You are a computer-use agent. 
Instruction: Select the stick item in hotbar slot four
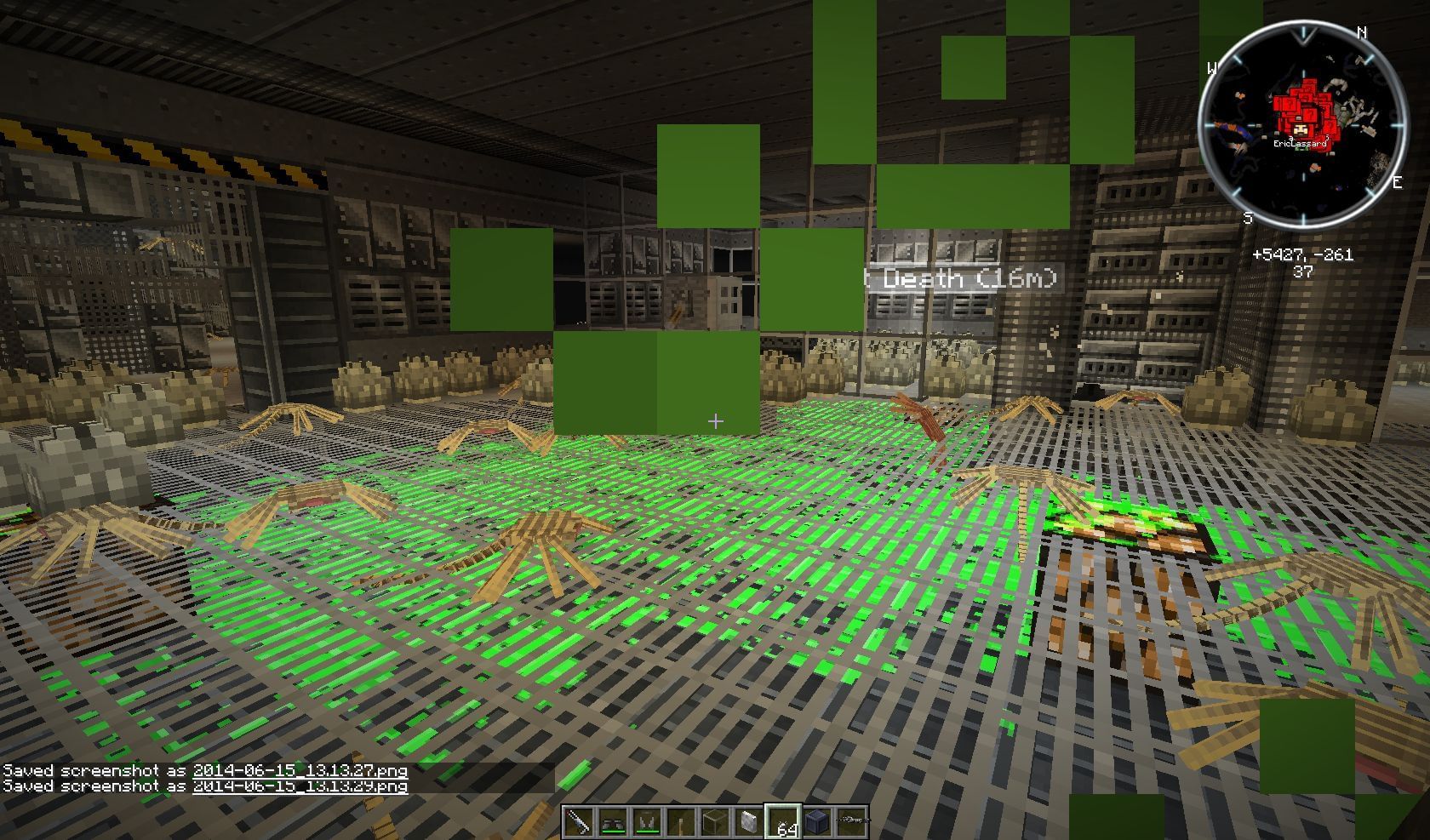click(680, 821)
